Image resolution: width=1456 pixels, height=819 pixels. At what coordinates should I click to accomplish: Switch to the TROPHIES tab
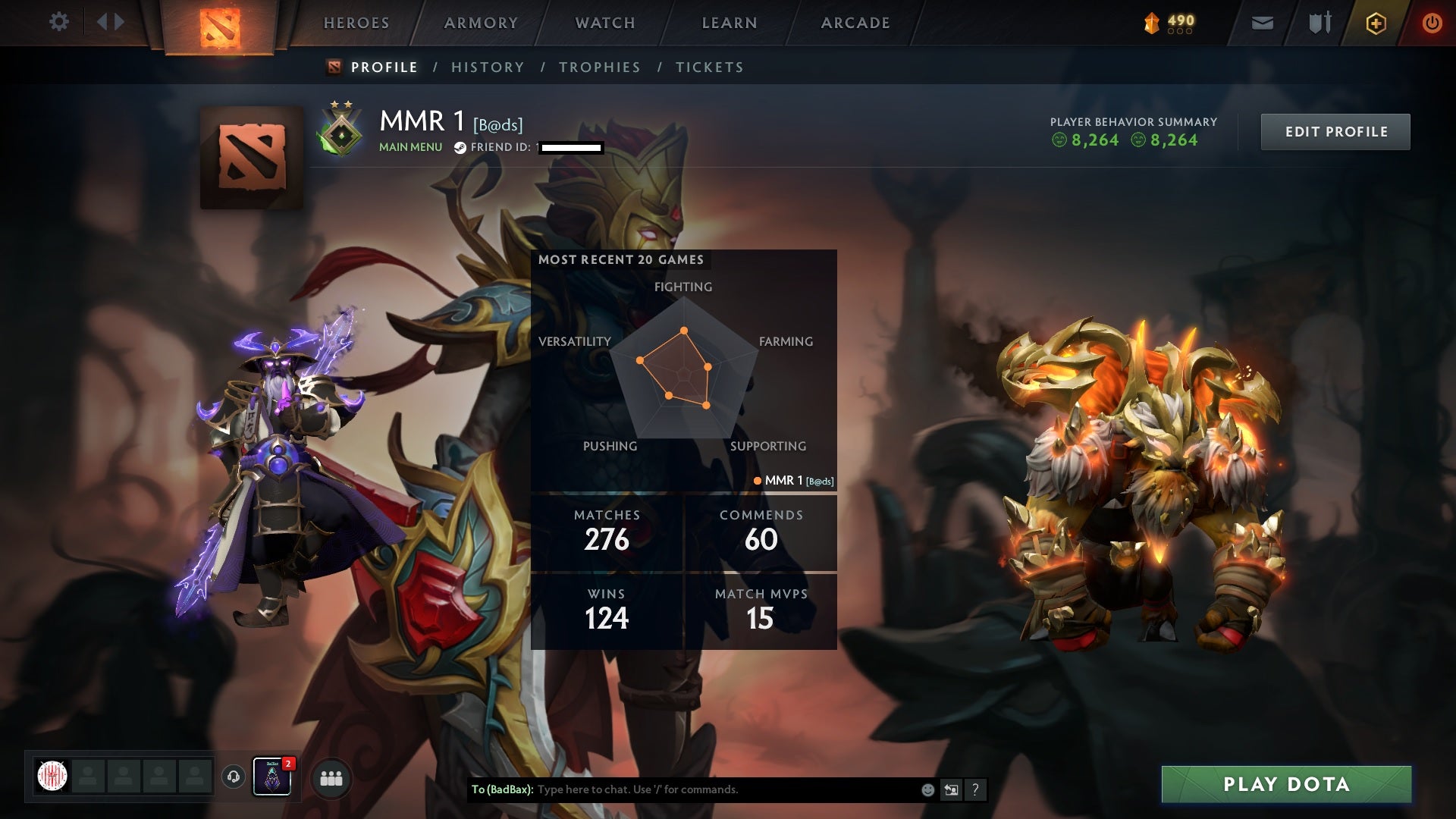pyautogui.click(x=599, y=67)
